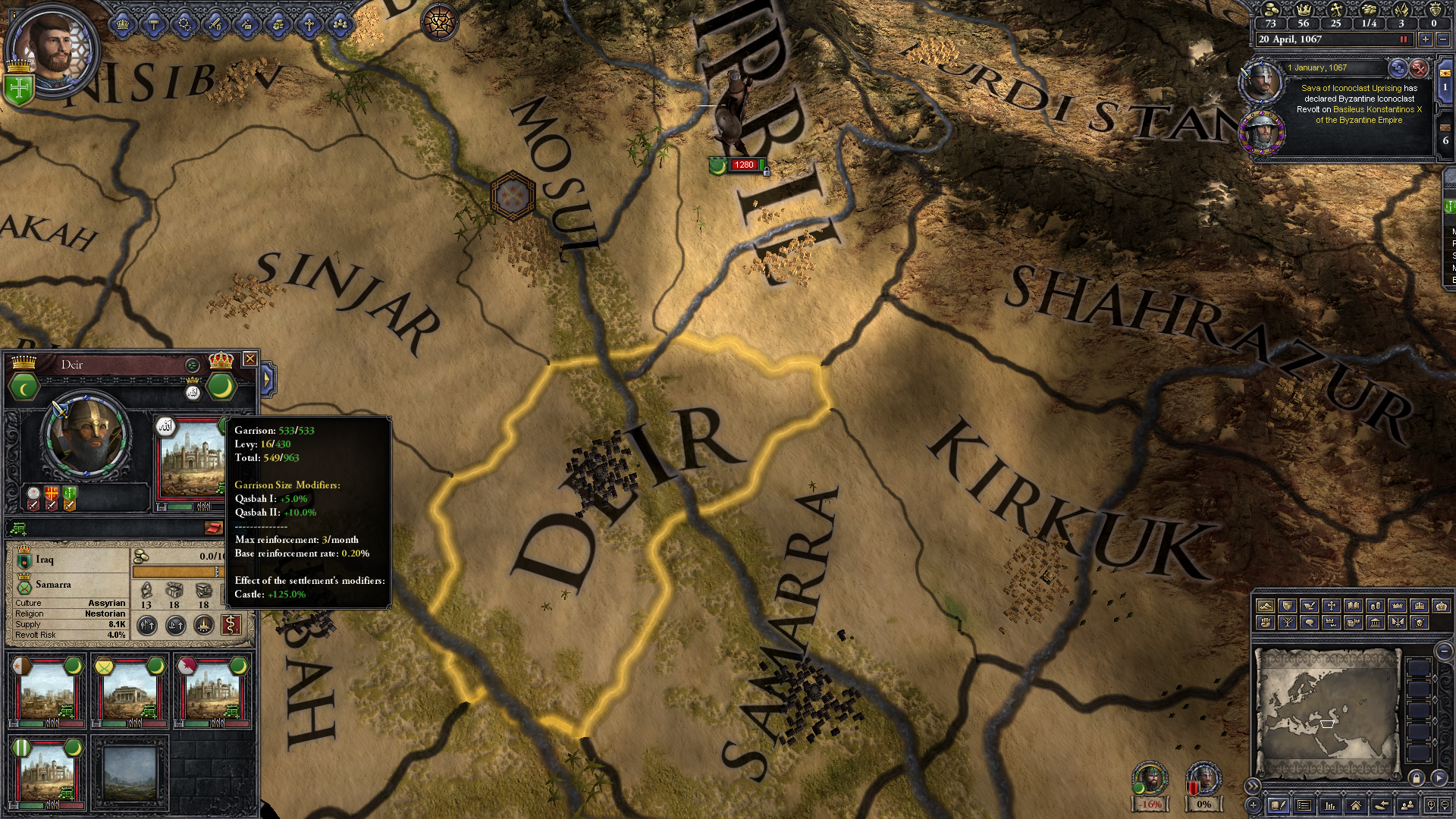The image size is (1456, 819).
Task: Toggle the lock on the 1280-strong army
Action: click(767, 172)
